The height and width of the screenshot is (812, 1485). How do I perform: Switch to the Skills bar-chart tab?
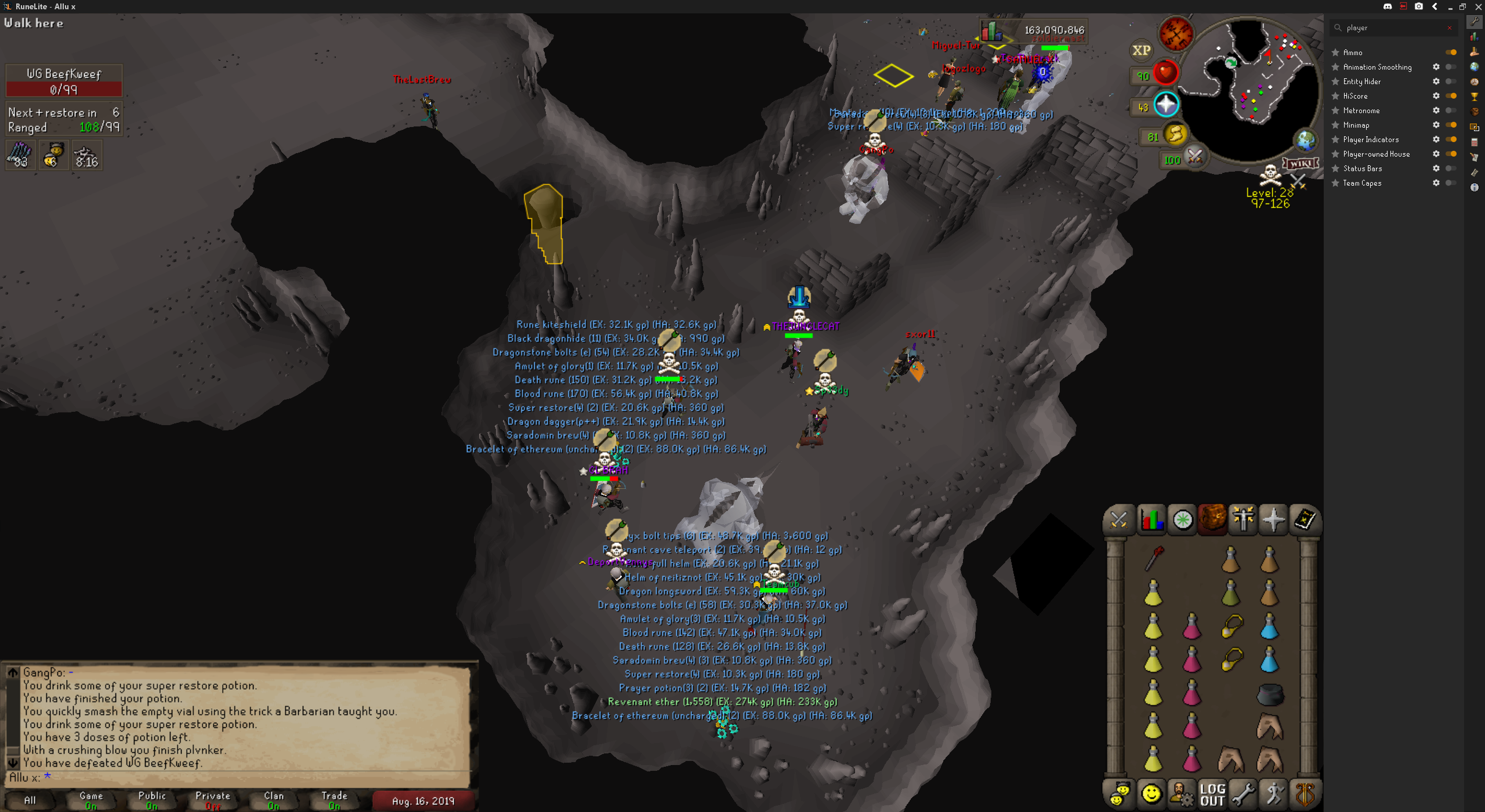coord(1151,519)
